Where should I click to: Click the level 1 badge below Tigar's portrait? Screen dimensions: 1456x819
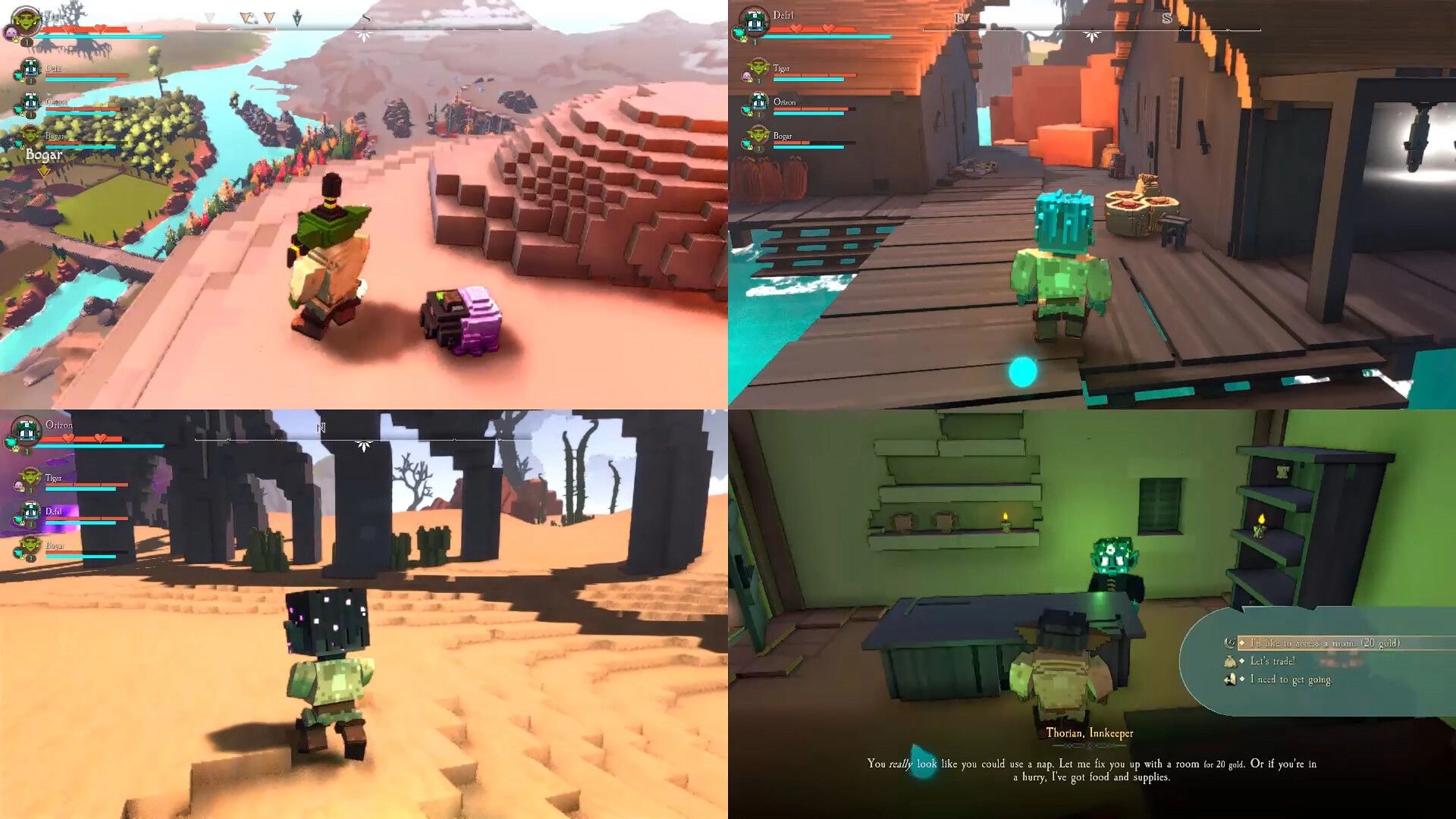(x=27, y=42)
